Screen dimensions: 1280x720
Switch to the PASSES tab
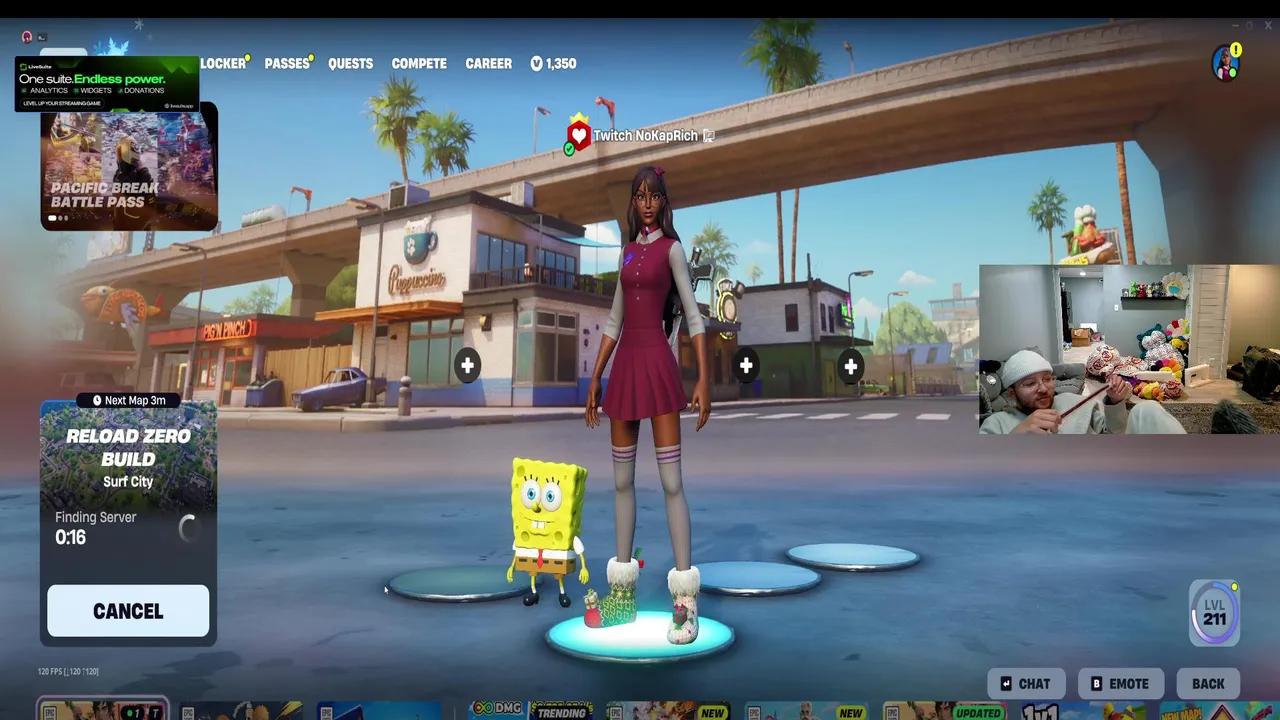point(285,63)
